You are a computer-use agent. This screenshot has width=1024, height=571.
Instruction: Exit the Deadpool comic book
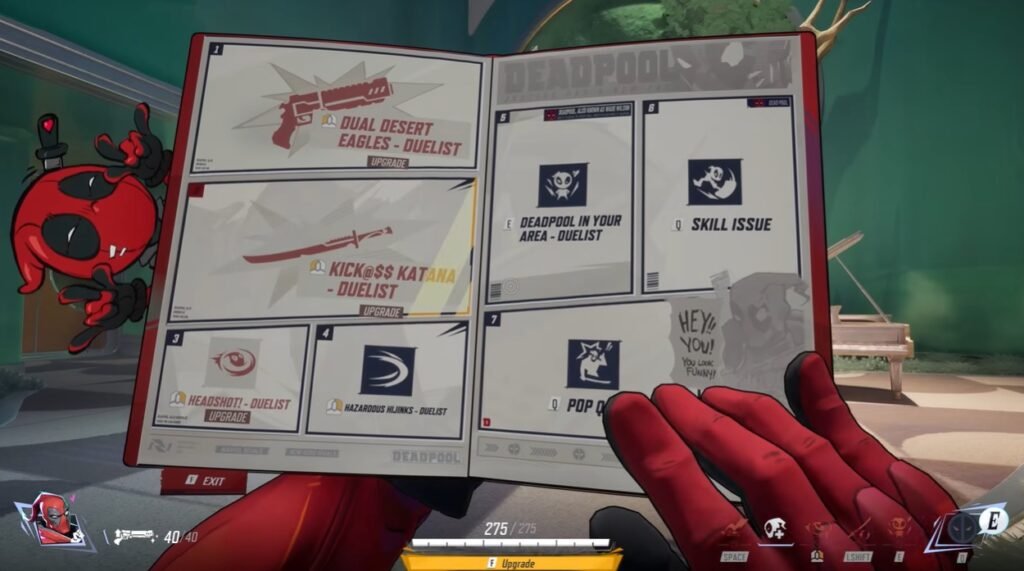click(x=204, y=481)
